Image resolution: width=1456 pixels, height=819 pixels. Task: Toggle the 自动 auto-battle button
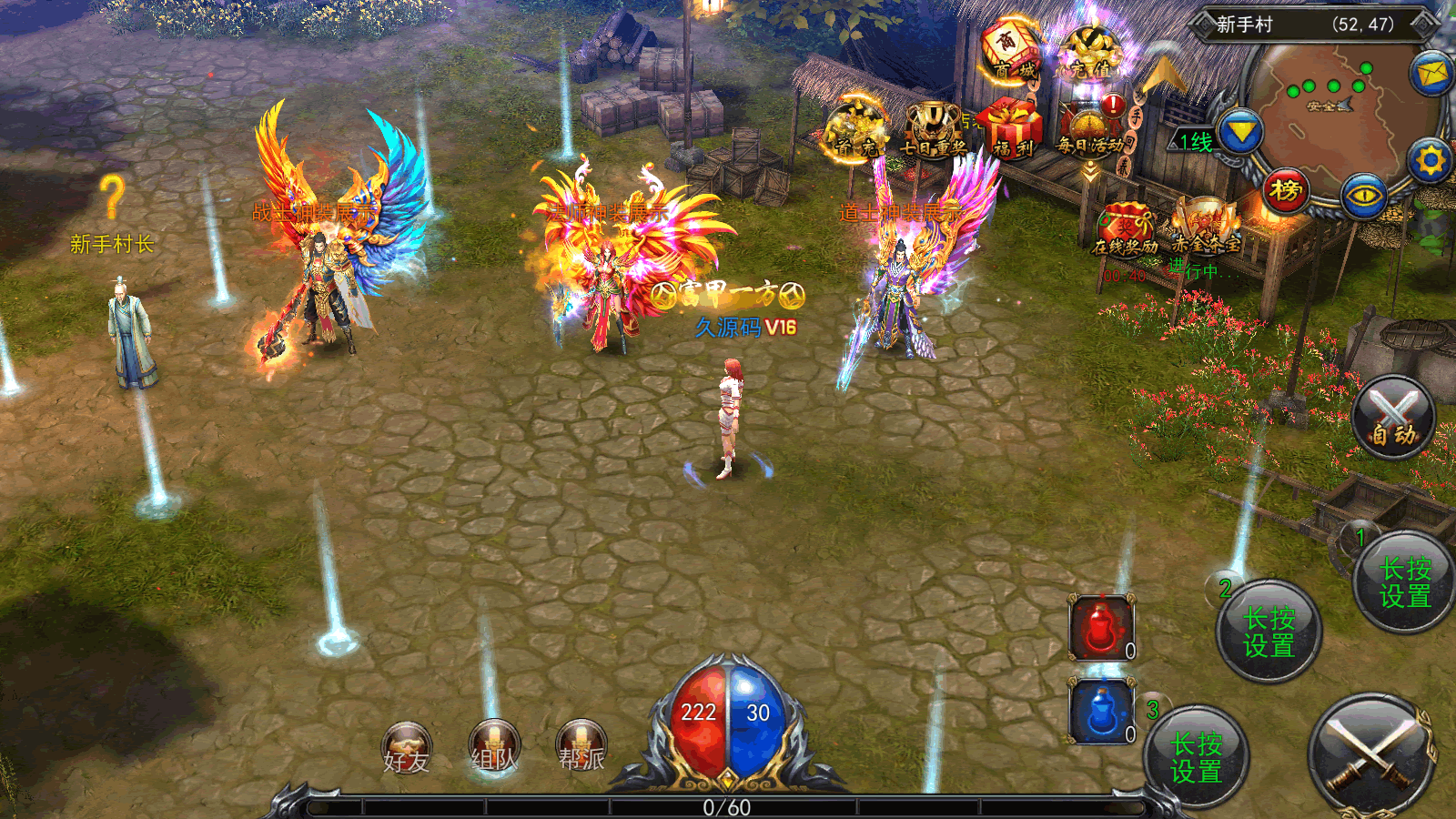point(1392,419)
